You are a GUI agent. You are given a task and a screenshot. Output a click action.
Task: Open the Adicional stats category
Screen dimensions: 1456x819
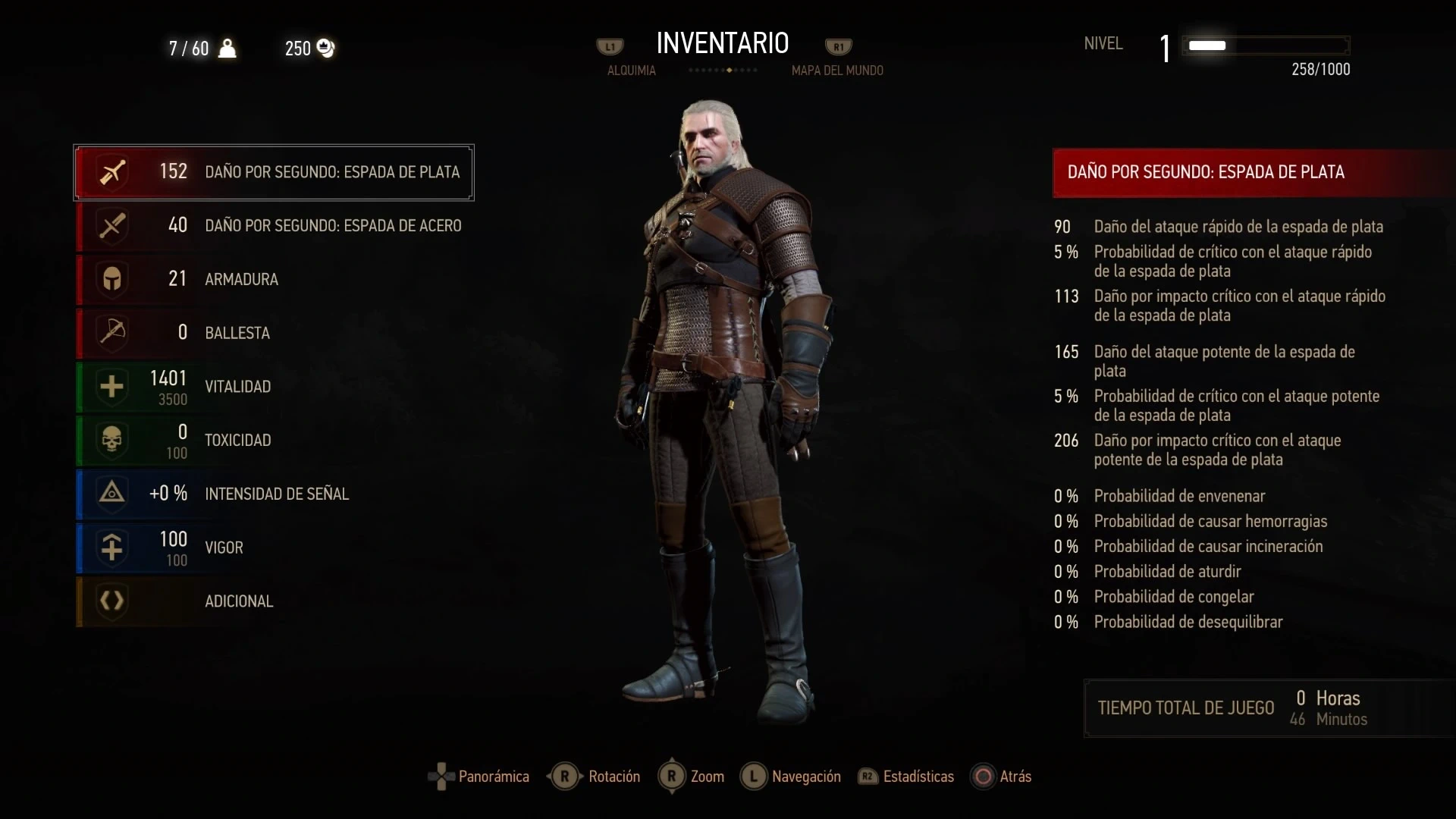click(x=274, y=601)
